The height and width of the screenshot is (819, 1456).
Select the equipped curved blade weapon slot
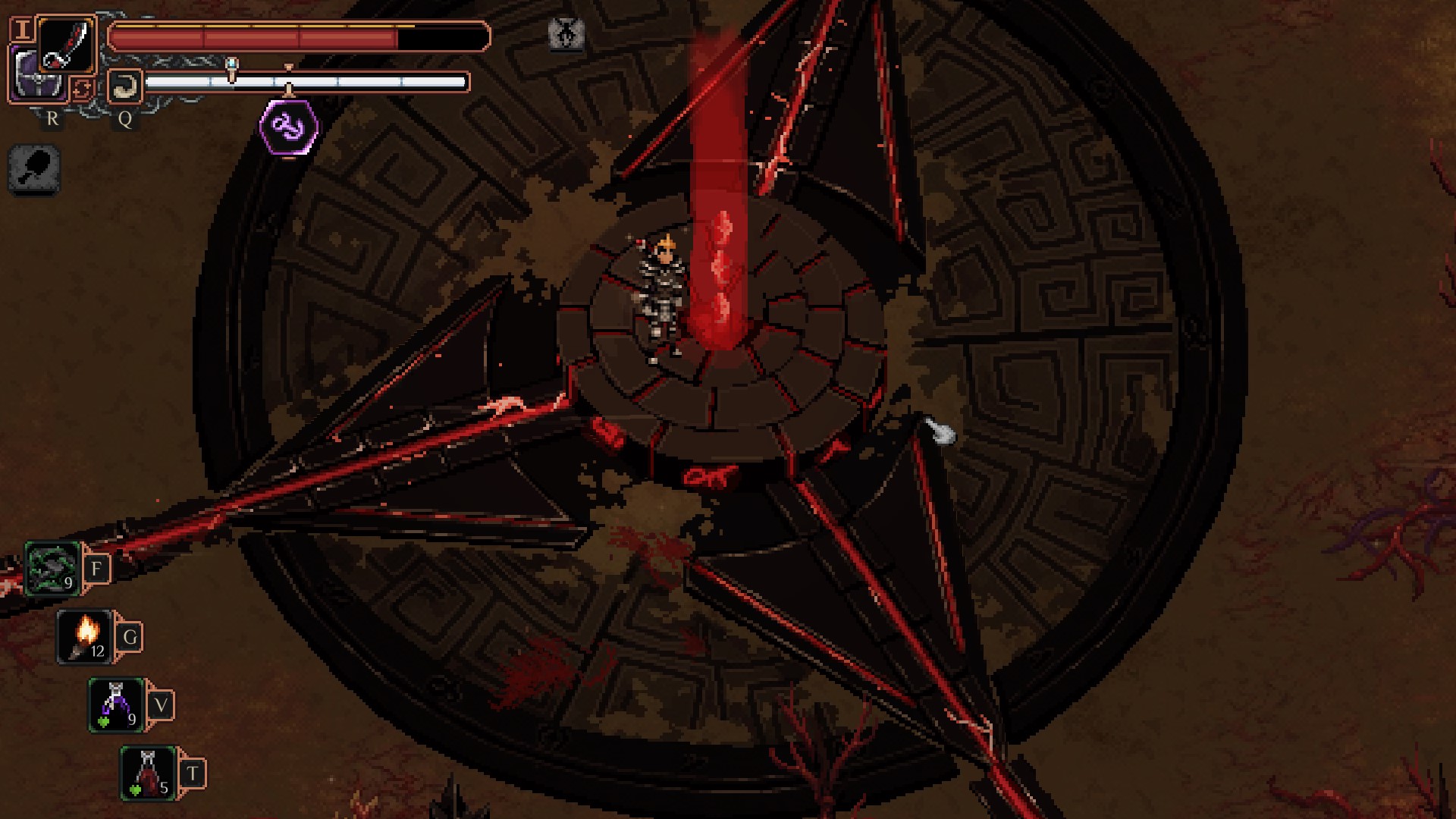coord(67,44)
